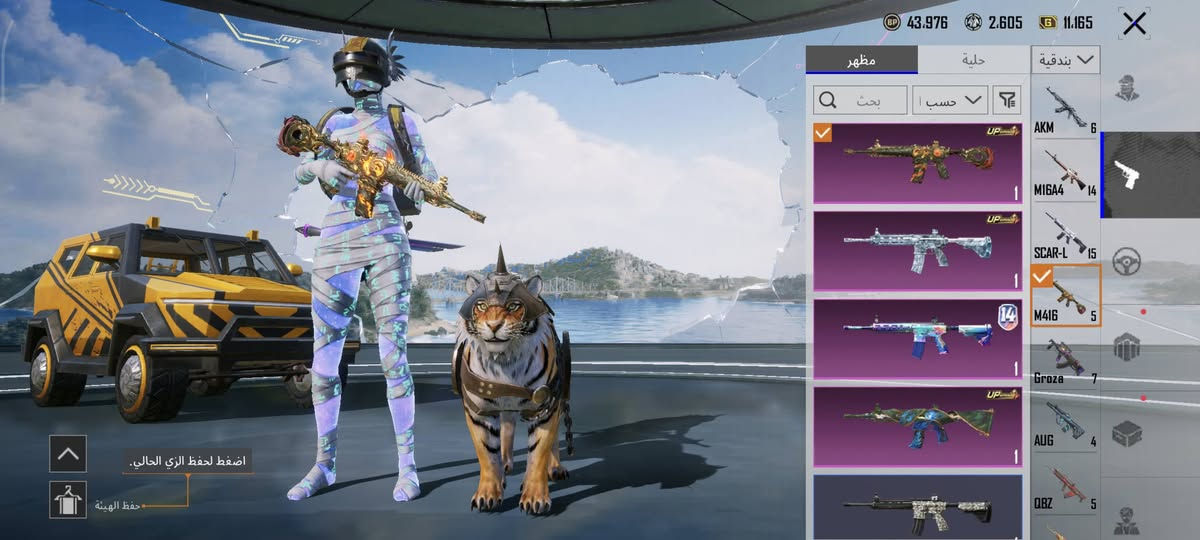This screenshot has height=540, width=1200.
Task: Open the بندقية weapon type dropdown
Action: [x=1065, y=60]
